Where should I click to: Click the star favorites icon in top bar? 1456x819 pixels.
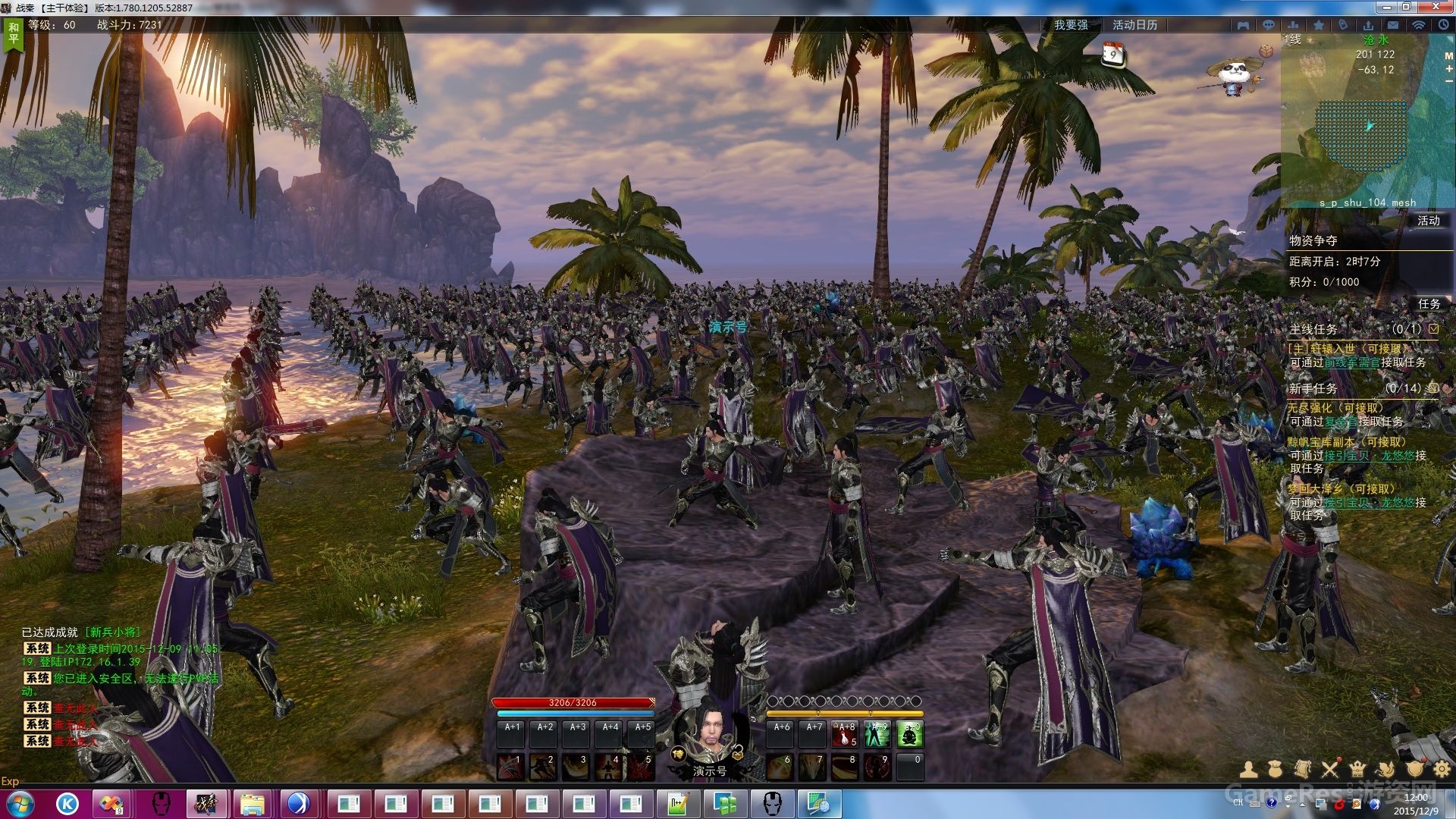point(1319,25)
